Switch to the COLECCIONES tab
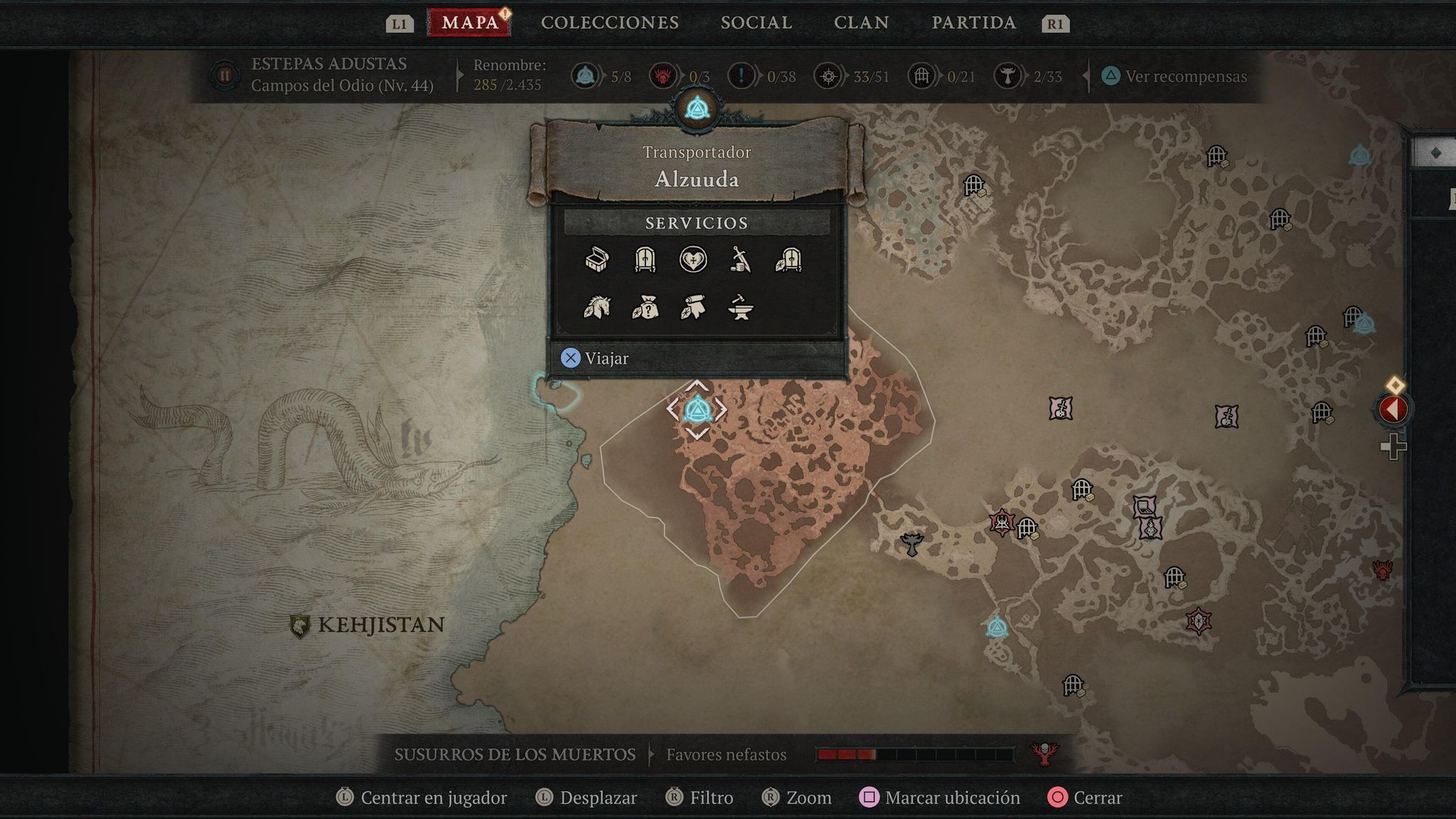Image resolution: width=1456 pixels, height=819 pixels. pyautogui.click(x=610, y=22)
